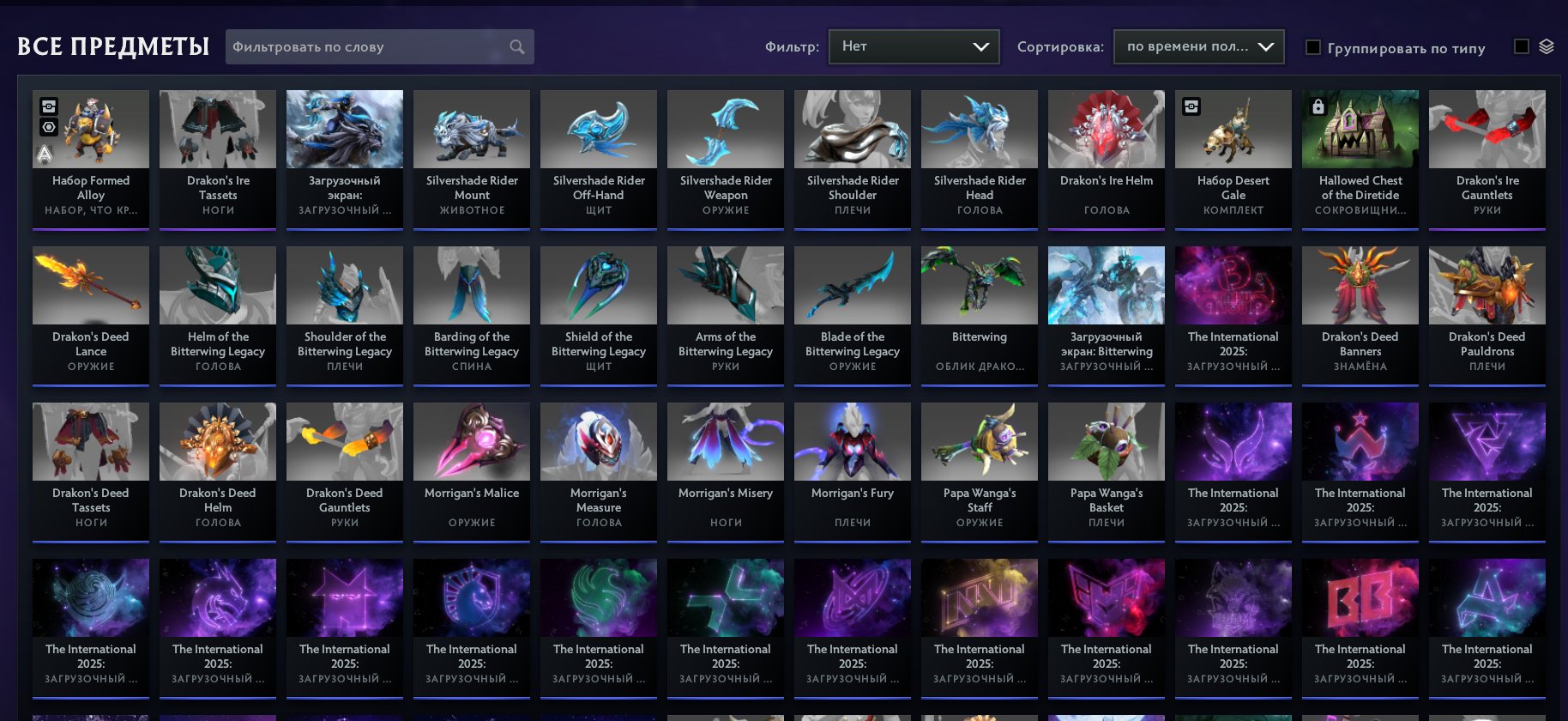Toggle the small checkbox beside the layers icon
Image resolution: width=1568 pixels, height=721 pixels.
click(x=1522, y=48)
